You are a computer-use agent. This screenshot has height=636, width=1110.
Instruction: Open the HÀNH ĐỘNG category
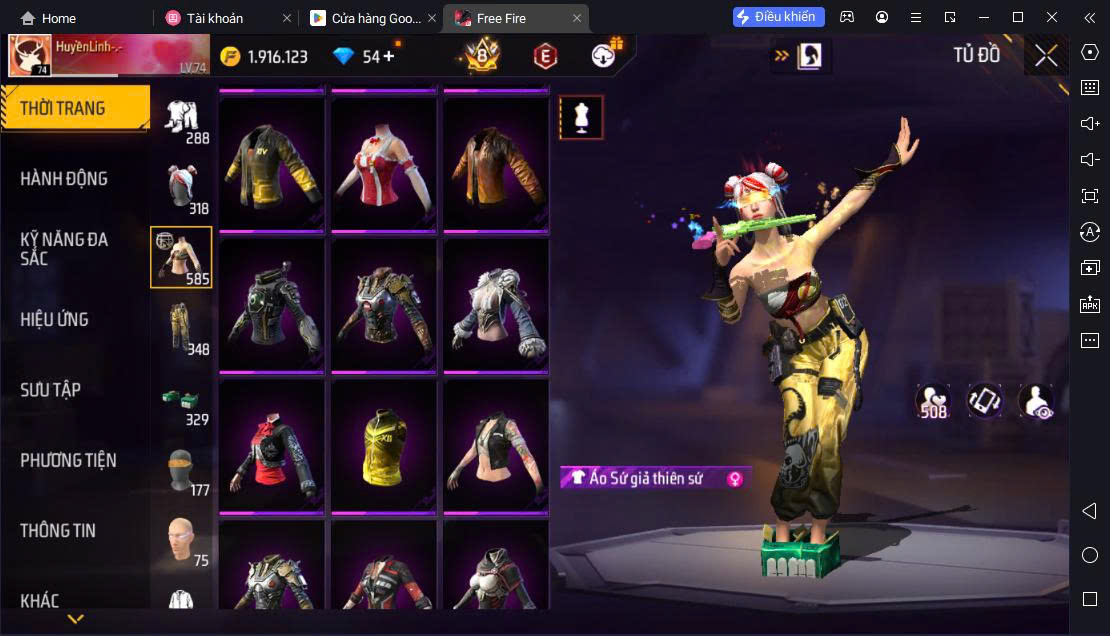click(x=64, y=179)
